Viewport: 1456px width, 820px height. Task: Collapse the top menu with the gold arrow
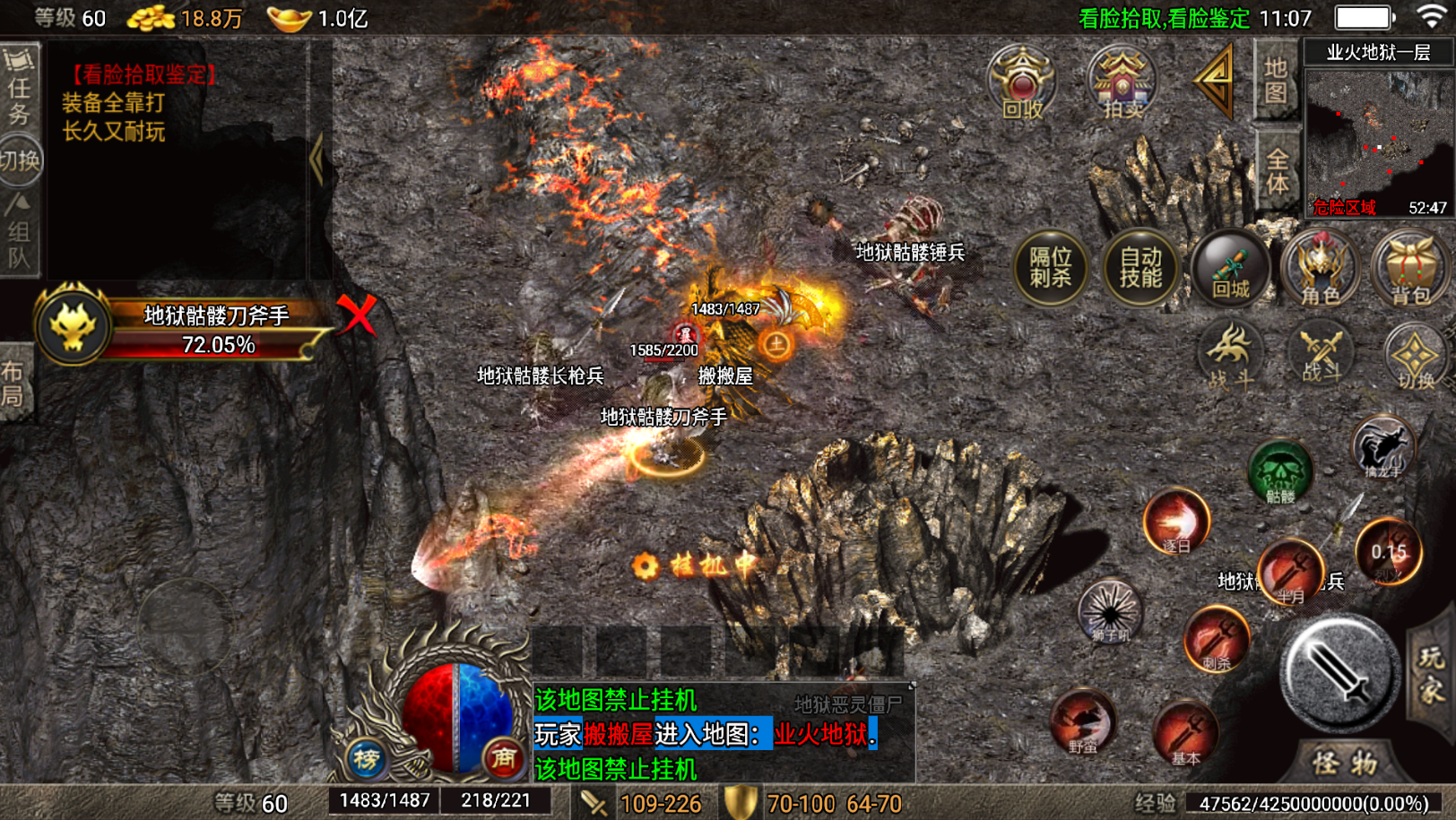1216,81
